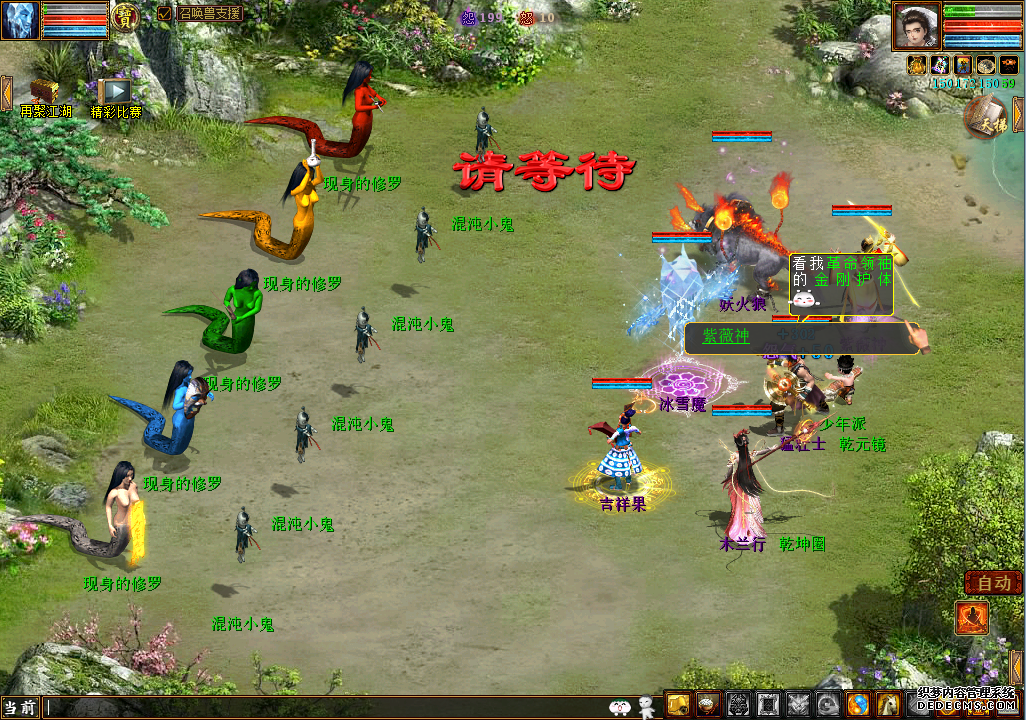The image size is (1026, 720).
Task: Click the red skill button below 自动
Action: (971, 618)
